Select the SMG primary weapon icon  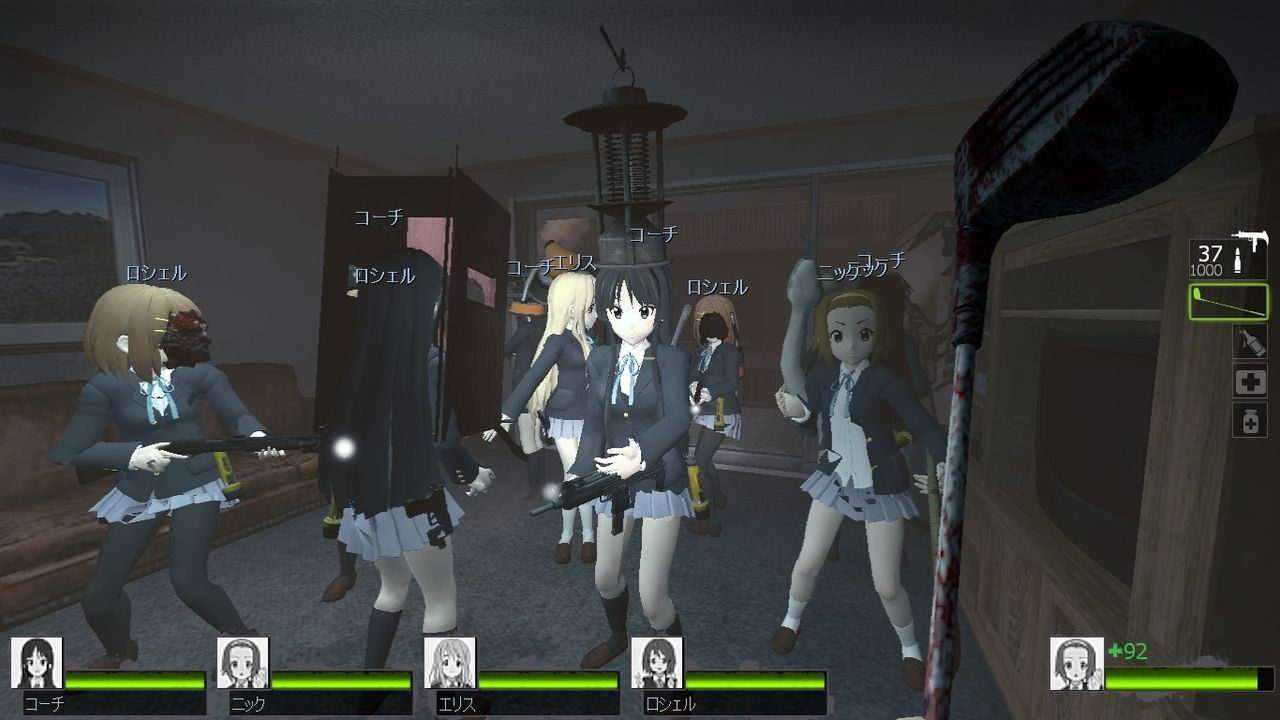pos(1251,240)
